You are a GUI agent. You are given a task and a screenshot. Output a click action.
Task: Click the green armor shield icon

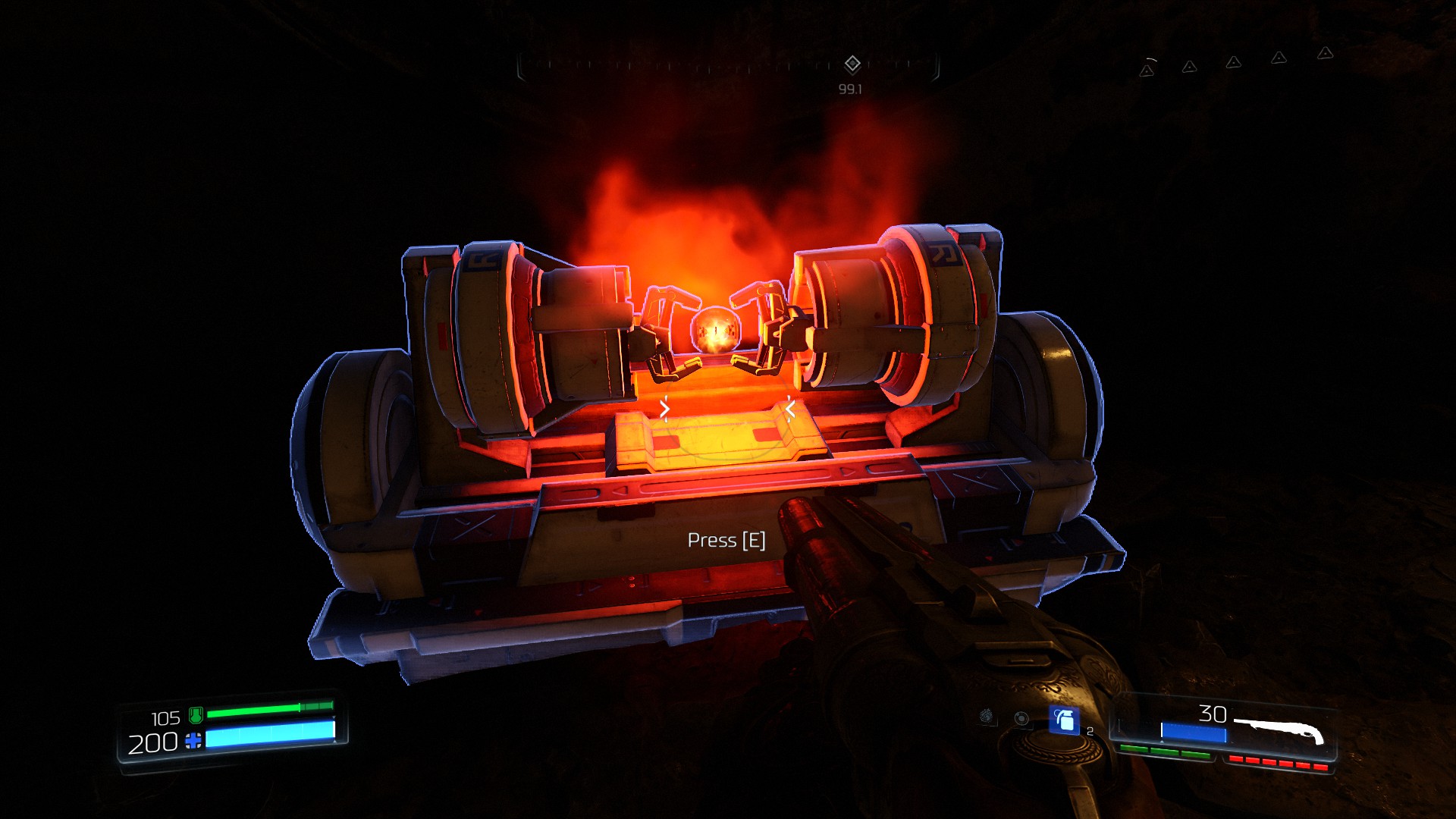pyautogui.click(x=196, y=714)
